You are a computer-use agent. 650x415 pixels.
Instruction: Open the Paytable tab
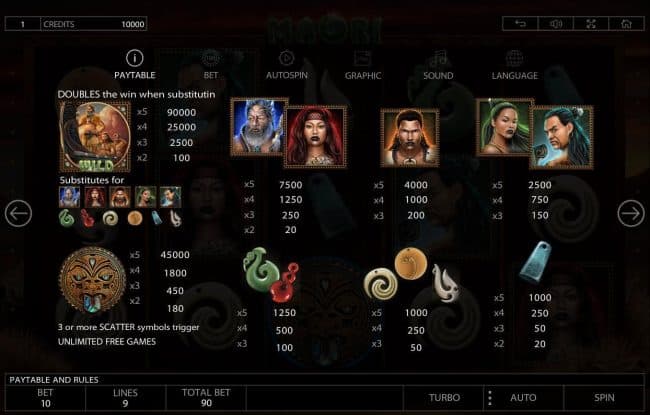(x=134, y=64)
